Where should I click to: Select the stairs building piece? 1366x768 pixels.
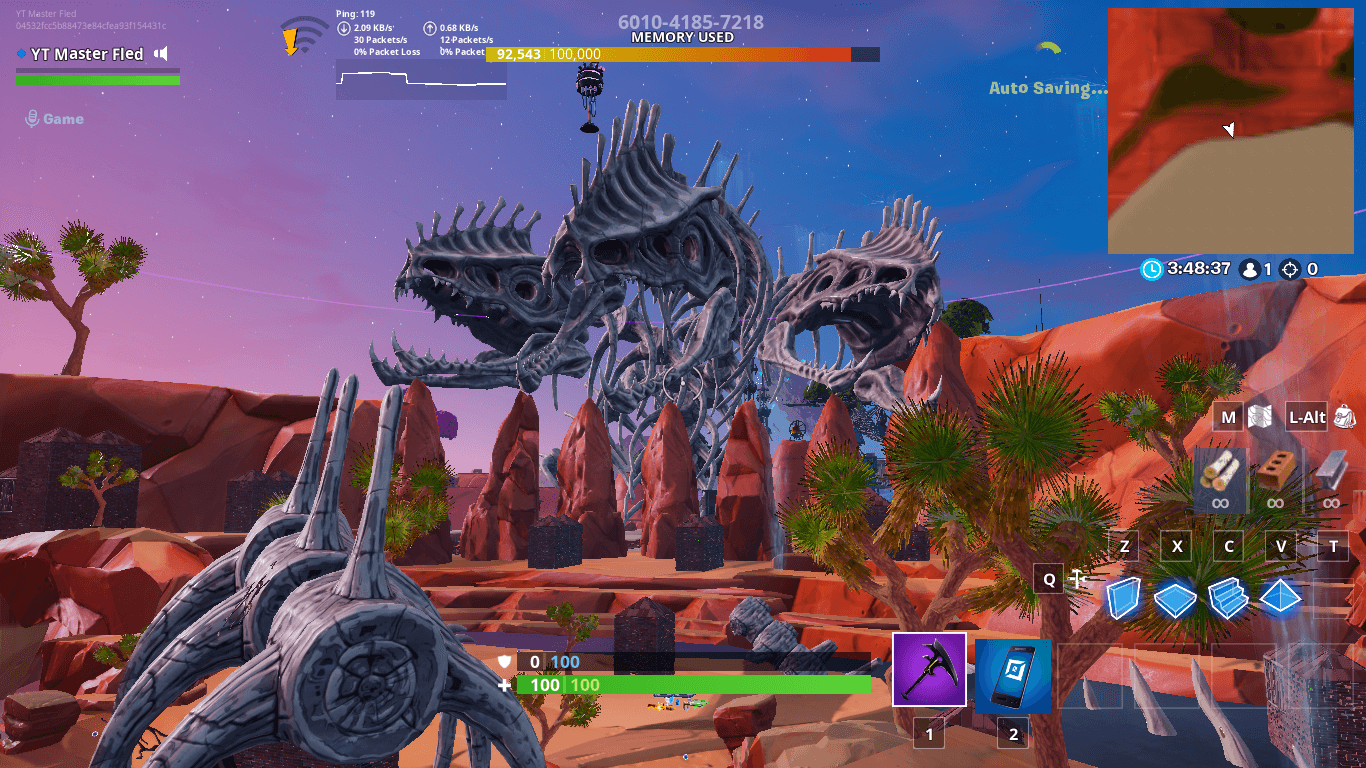tap(1228, 598)
